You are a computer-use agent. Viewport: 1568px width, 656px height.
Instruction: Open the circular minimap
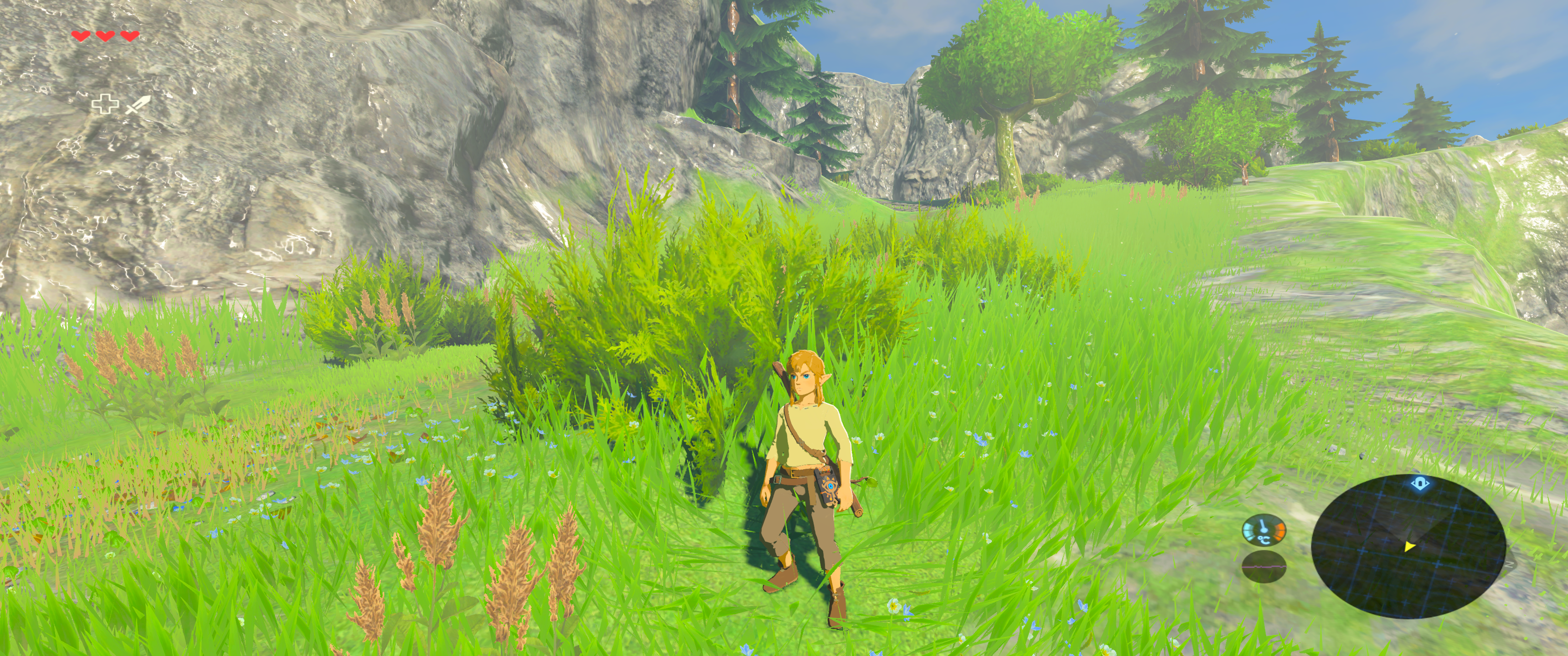(1408, 546)
